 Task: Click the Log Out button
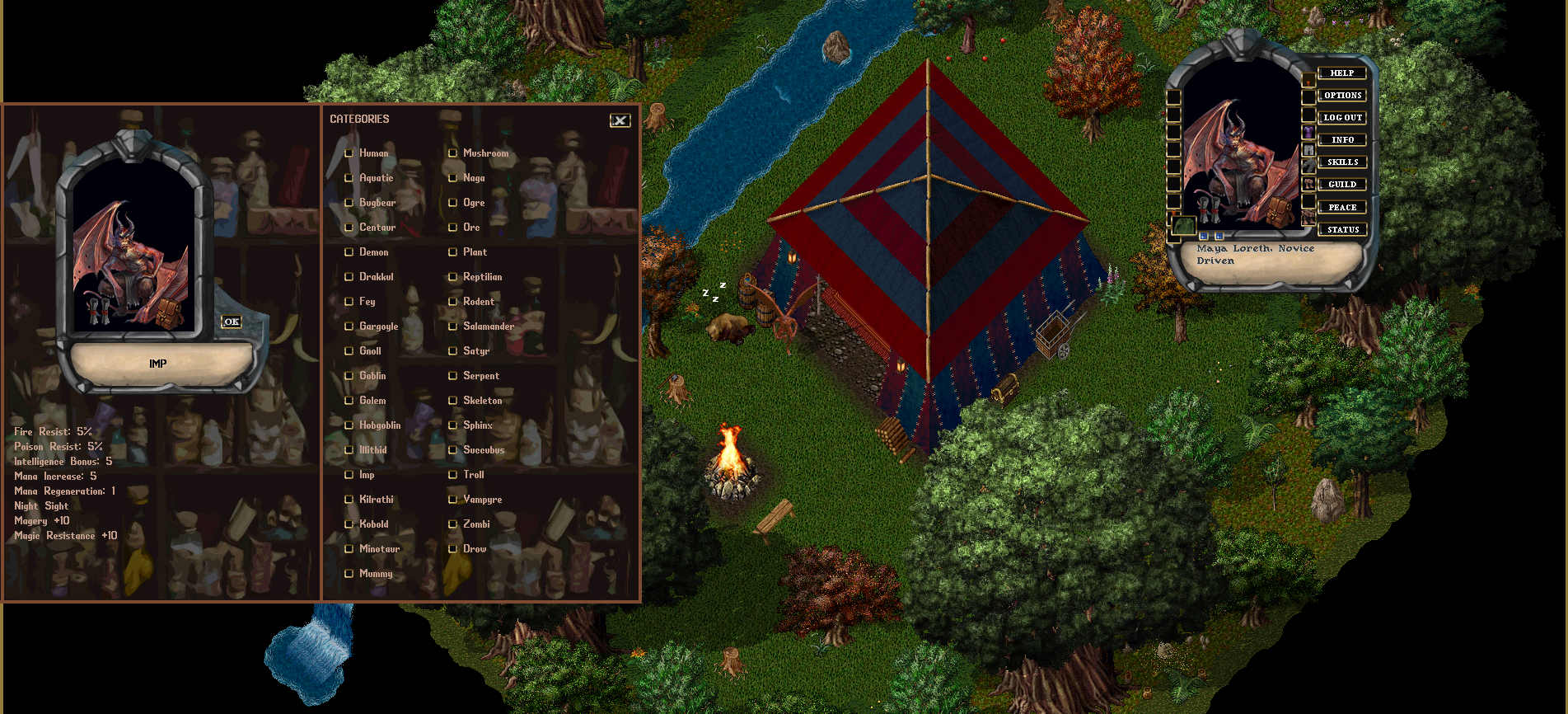(1341, 118)
